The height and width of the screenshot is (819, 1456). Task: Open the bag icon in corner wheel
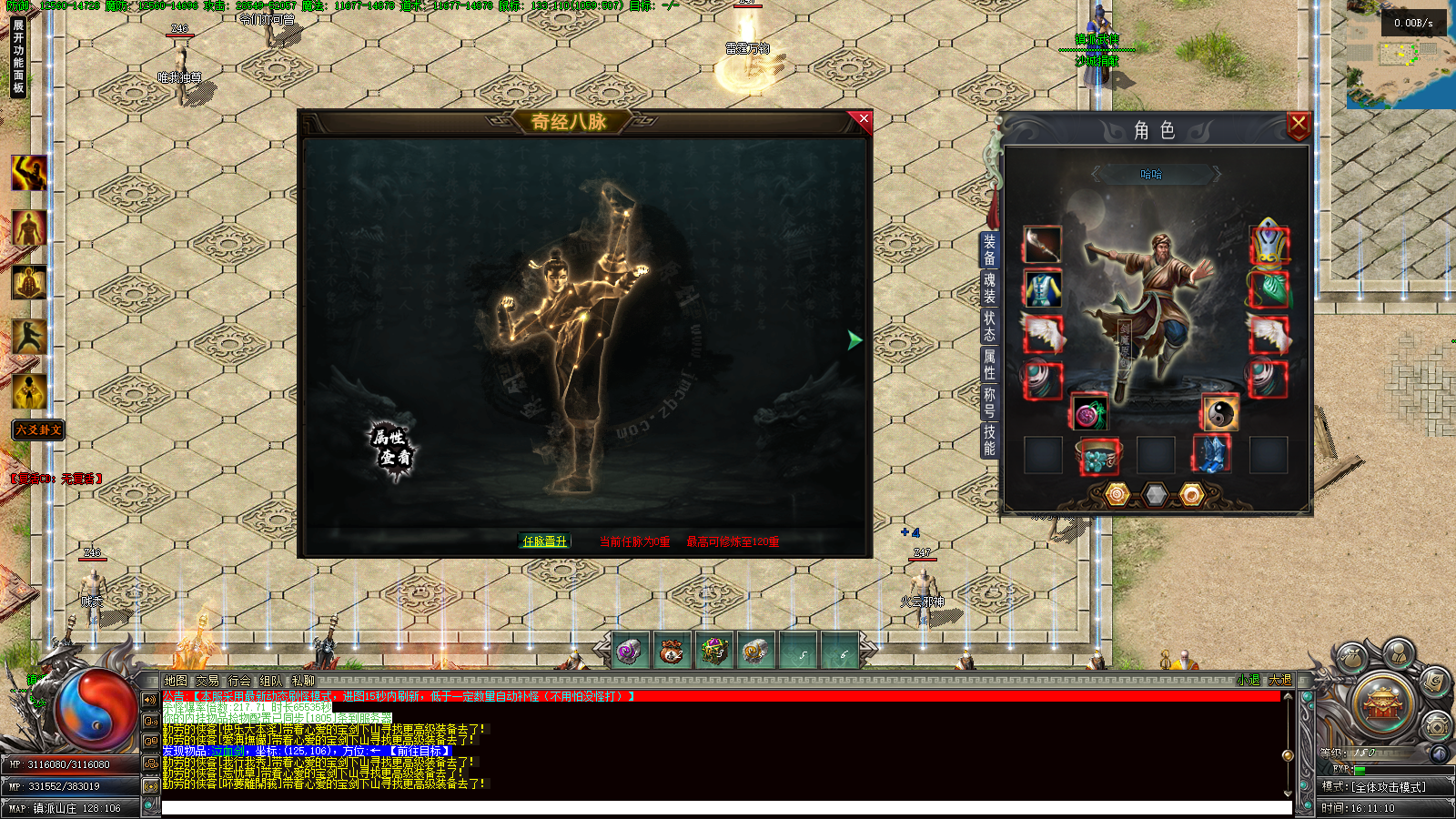(x=1352, y=657)
